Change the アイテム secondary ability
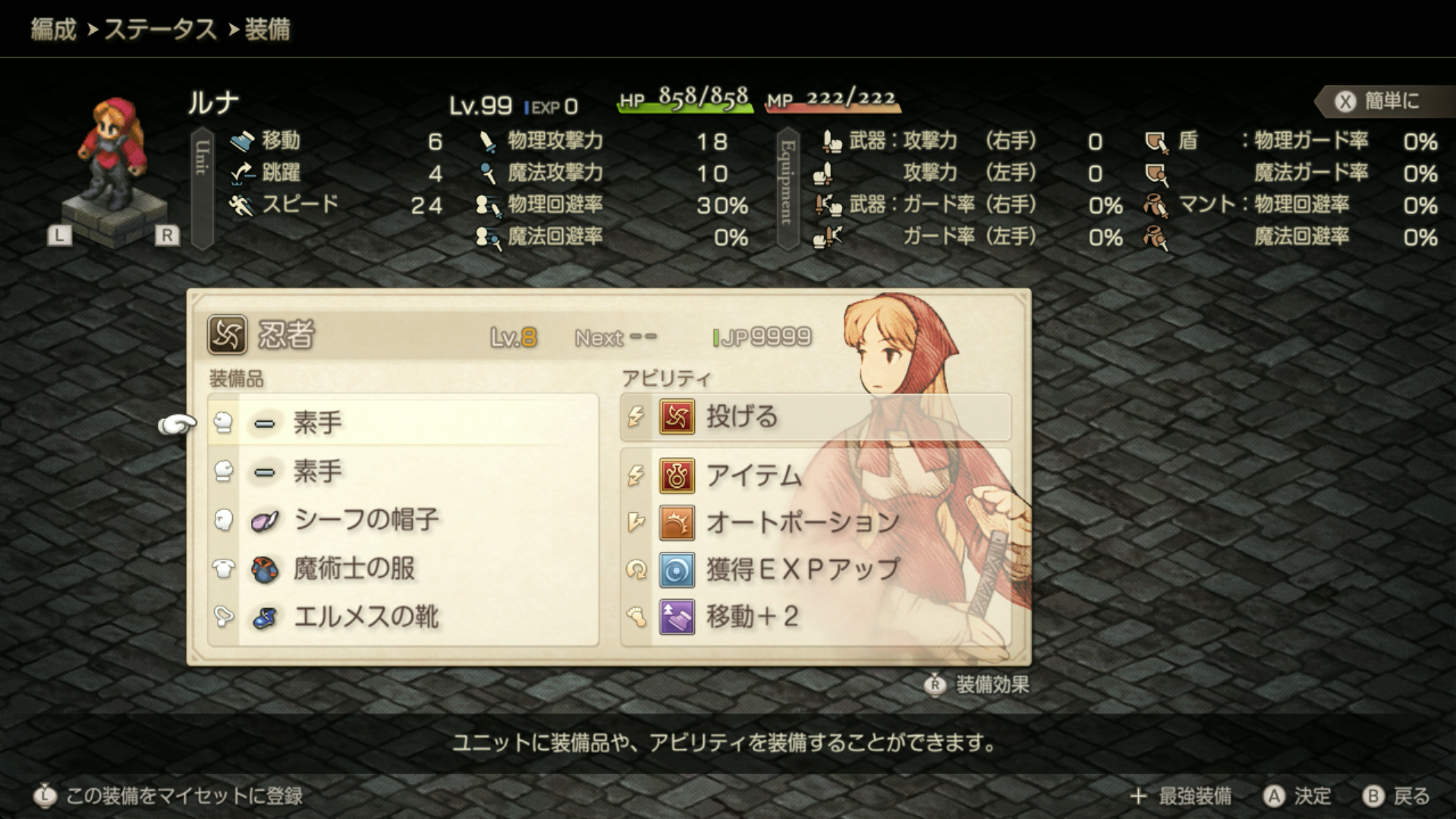The width and height of the screenshot is (1456, 819). click(816, 476)
